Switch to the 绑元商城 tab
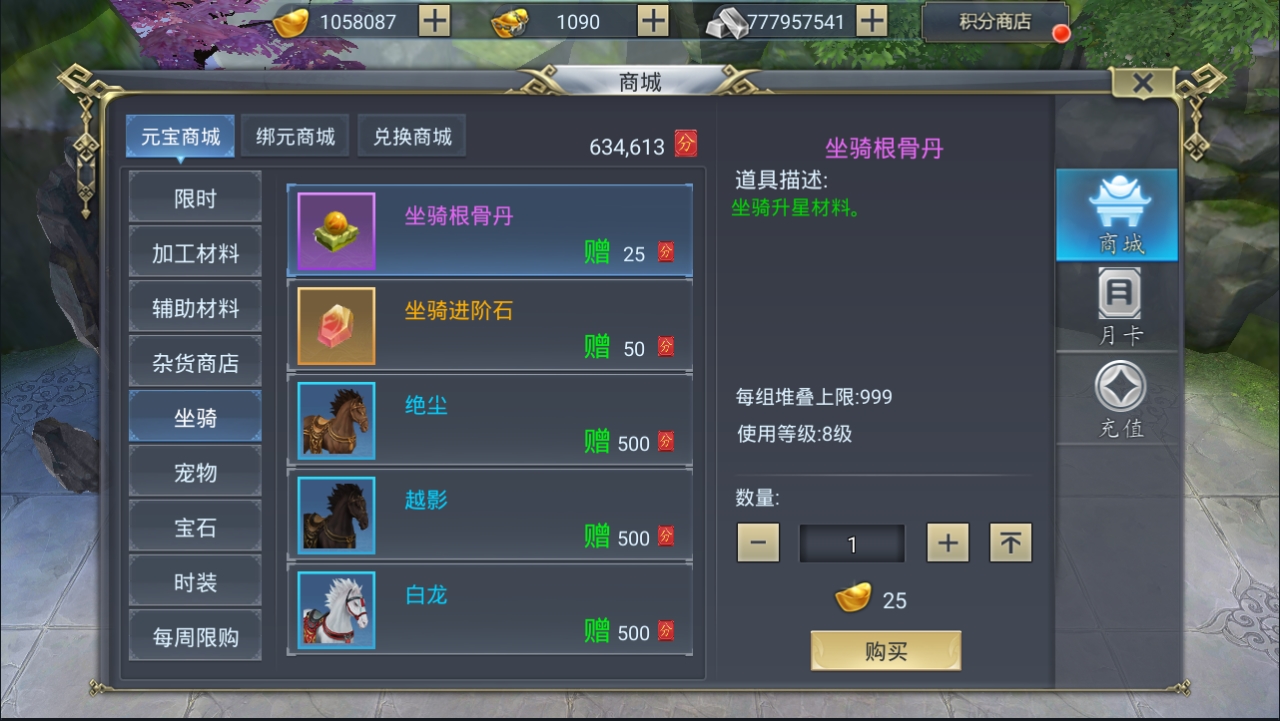 [295, 135]
